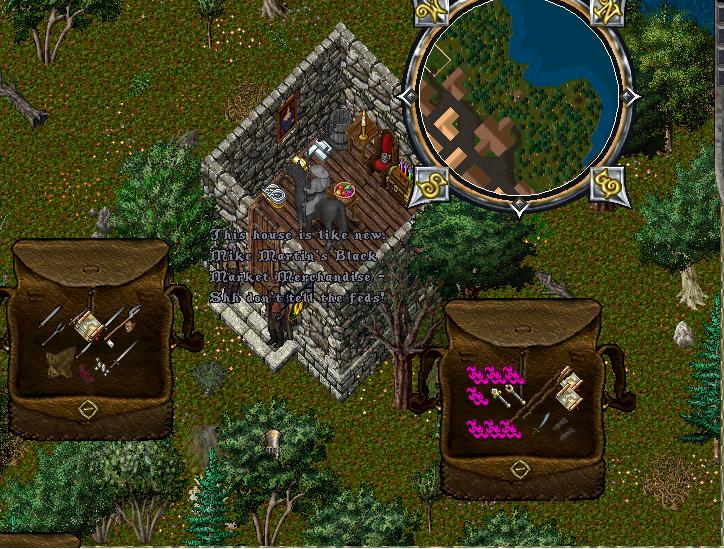724x549 pixels.
Task: Click the diamond clasp on left backpack
Action: (x=88, y=409)
